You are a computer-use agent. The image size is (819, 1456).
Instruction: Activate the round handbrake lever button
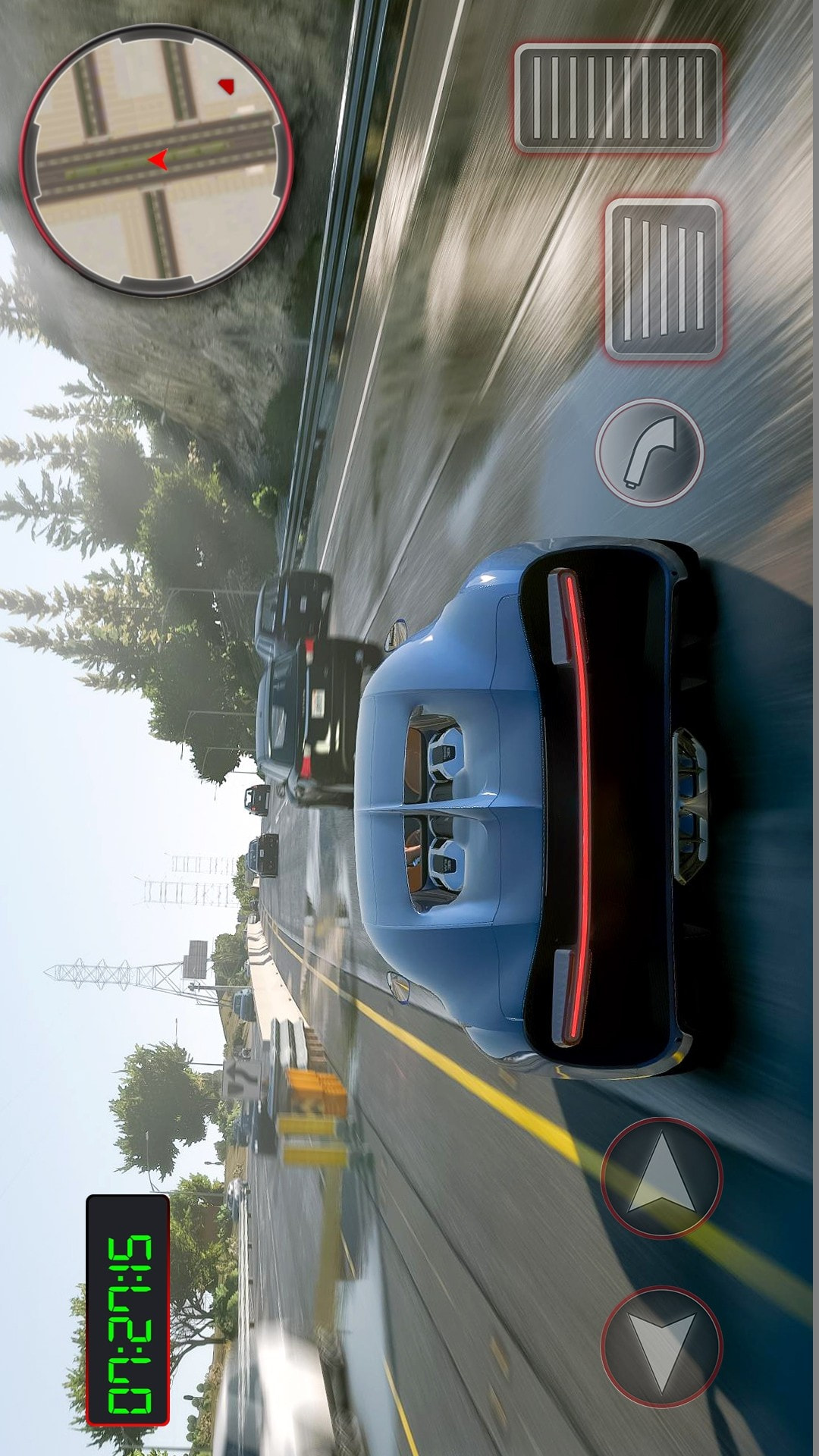650,453
